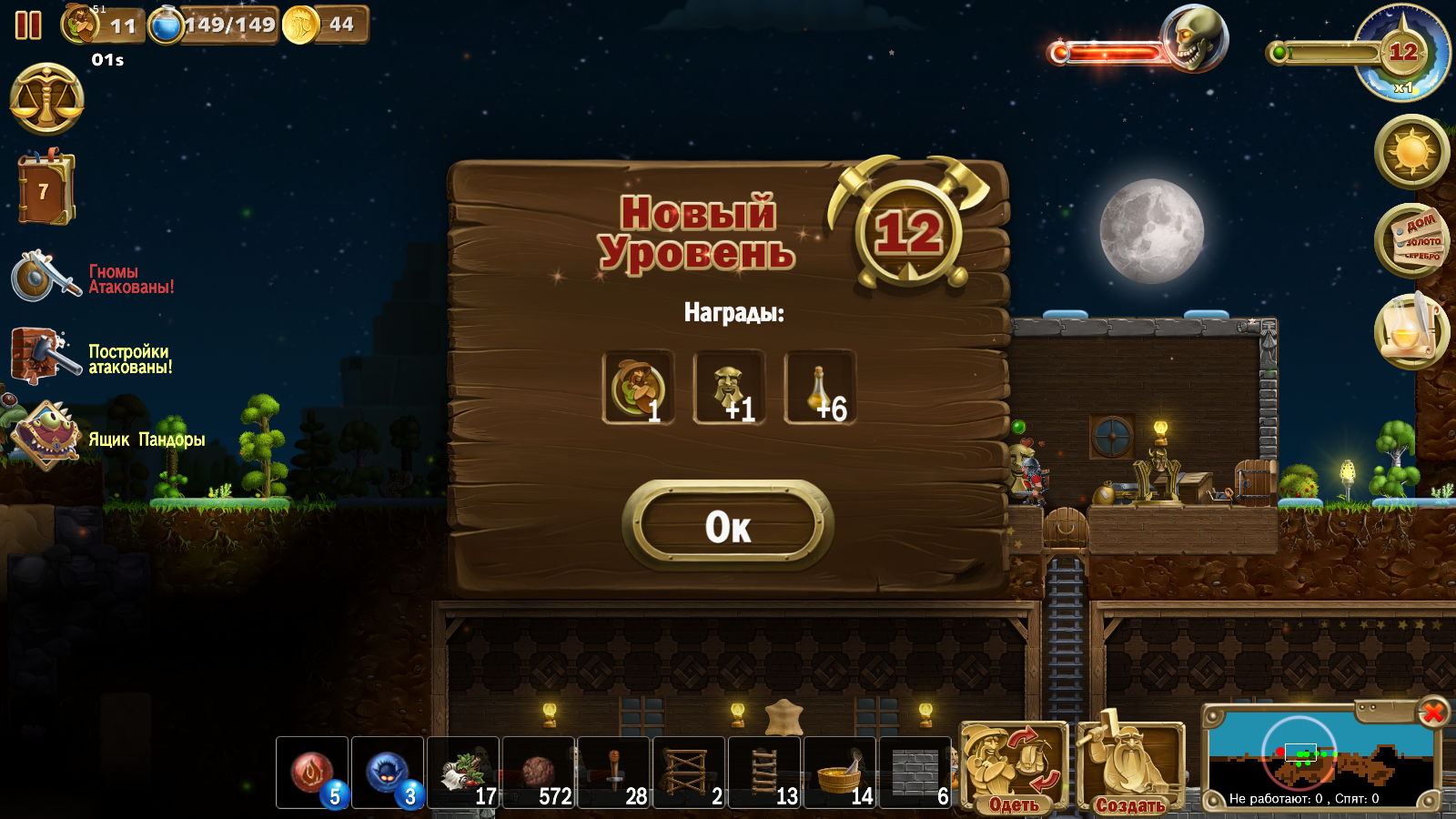The height and width of the screenshot is (819, 1456).
Task: Pause the game
Action: (x=28, y=25)
